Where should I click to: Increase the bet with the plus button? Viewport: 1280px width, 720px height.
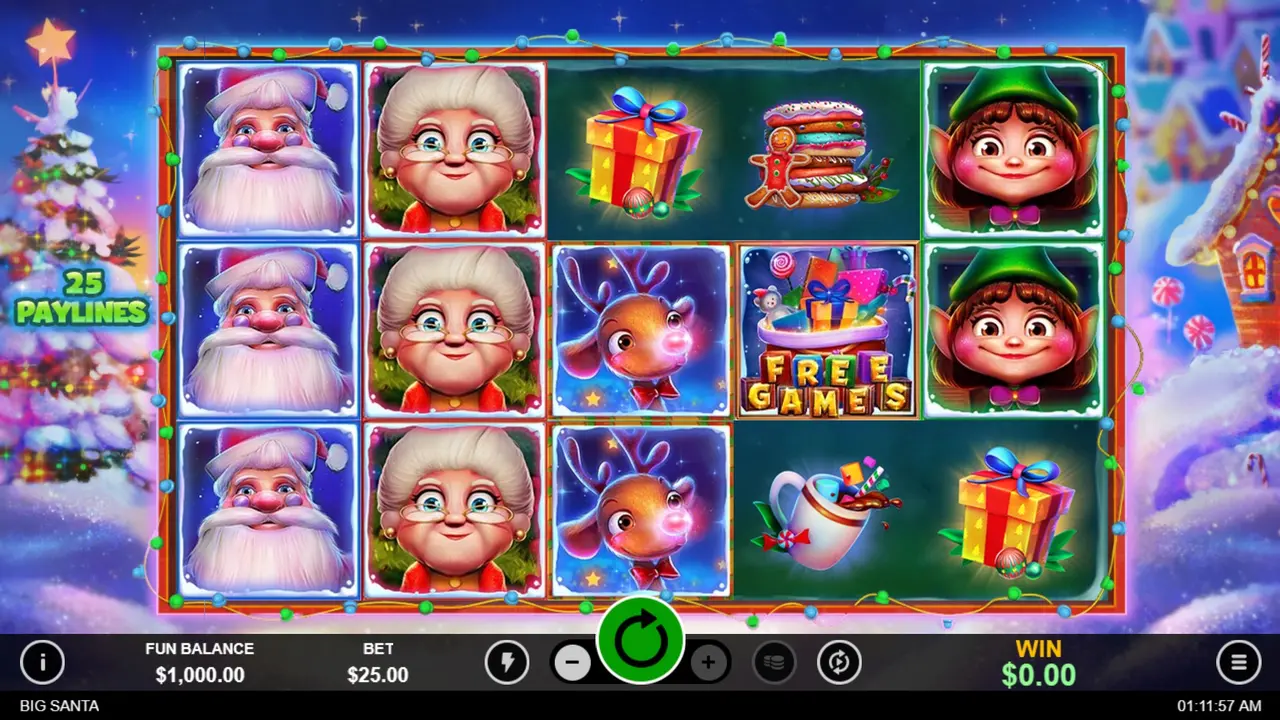coord(709,662)
